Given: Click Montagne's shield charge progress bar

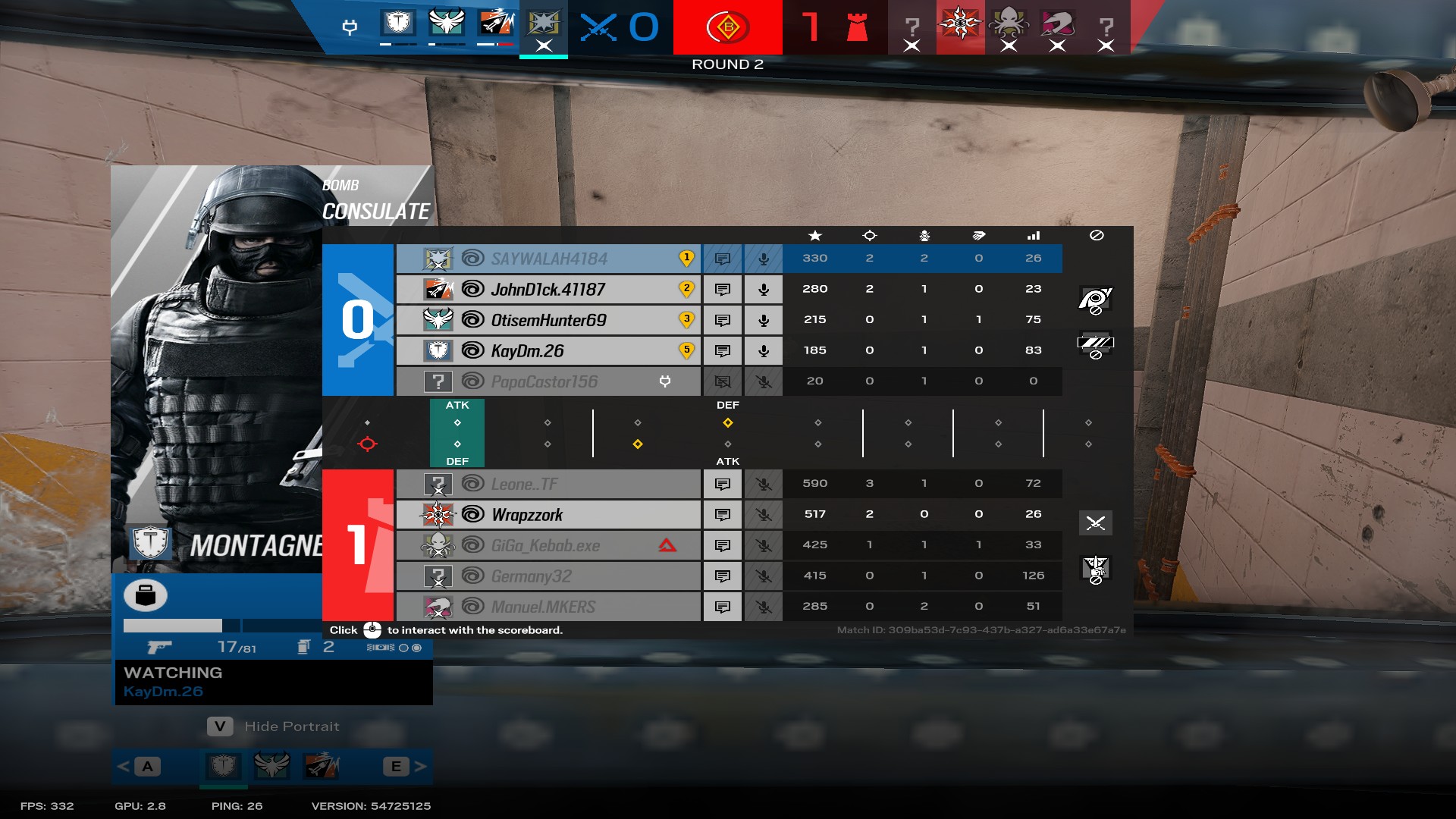Looking at the screenshot, I should (174, 626).
